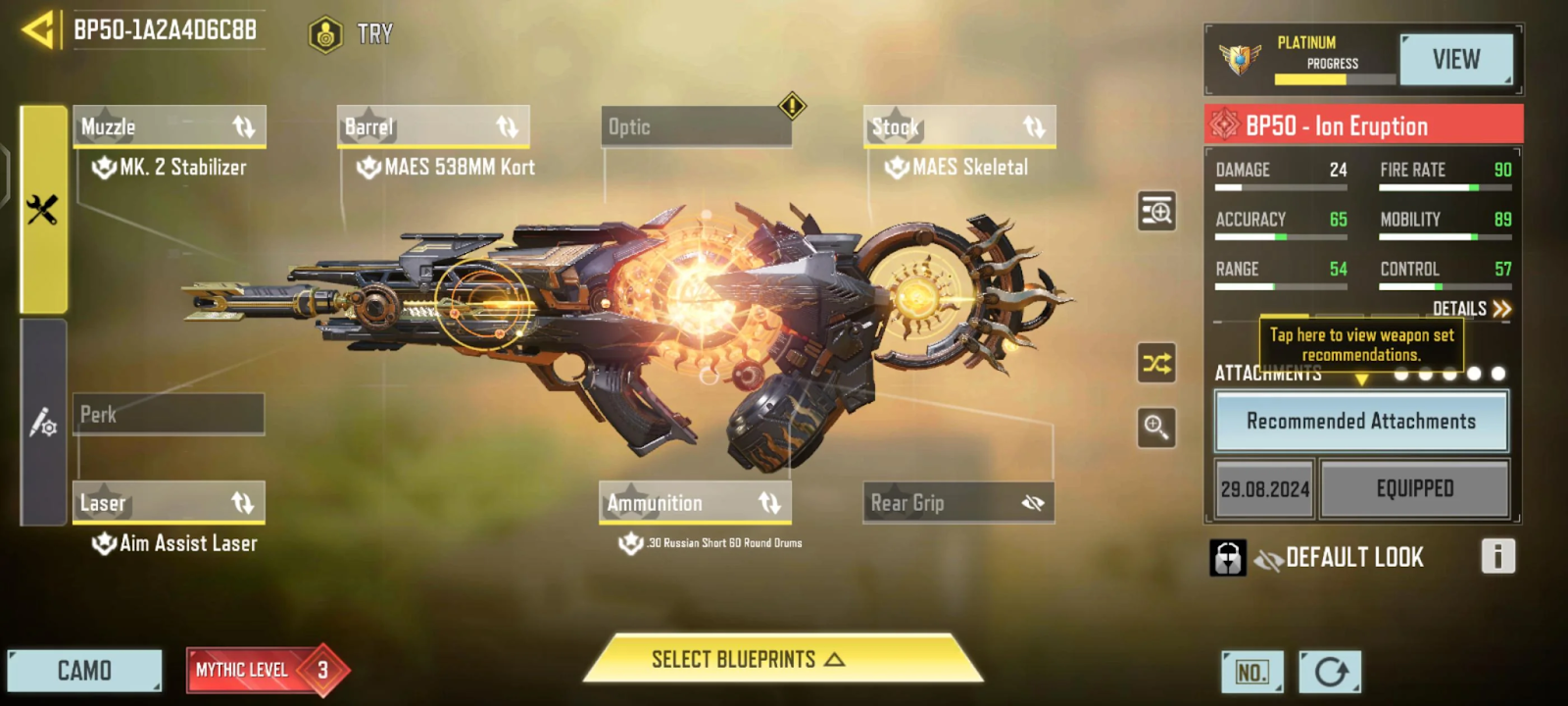
Task: View Platinum camo progress
Action: (x=1455, y=60)
